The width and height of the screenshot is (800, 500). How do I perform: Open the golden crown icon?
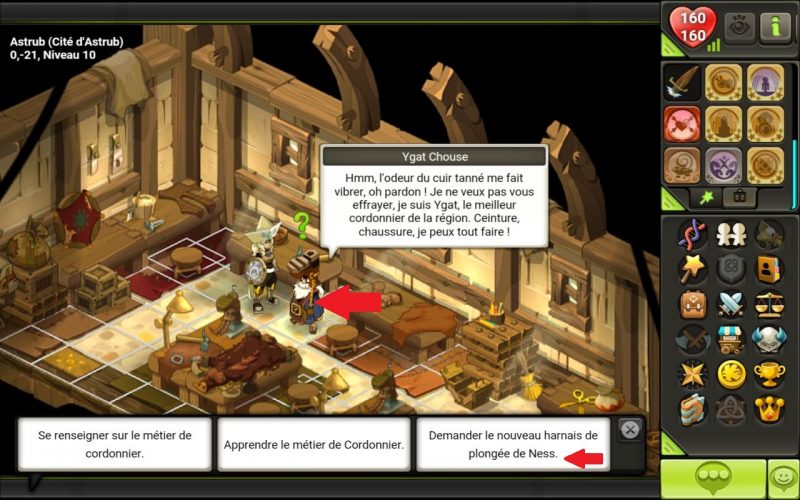pyautogui.click(x=769, y=408)
